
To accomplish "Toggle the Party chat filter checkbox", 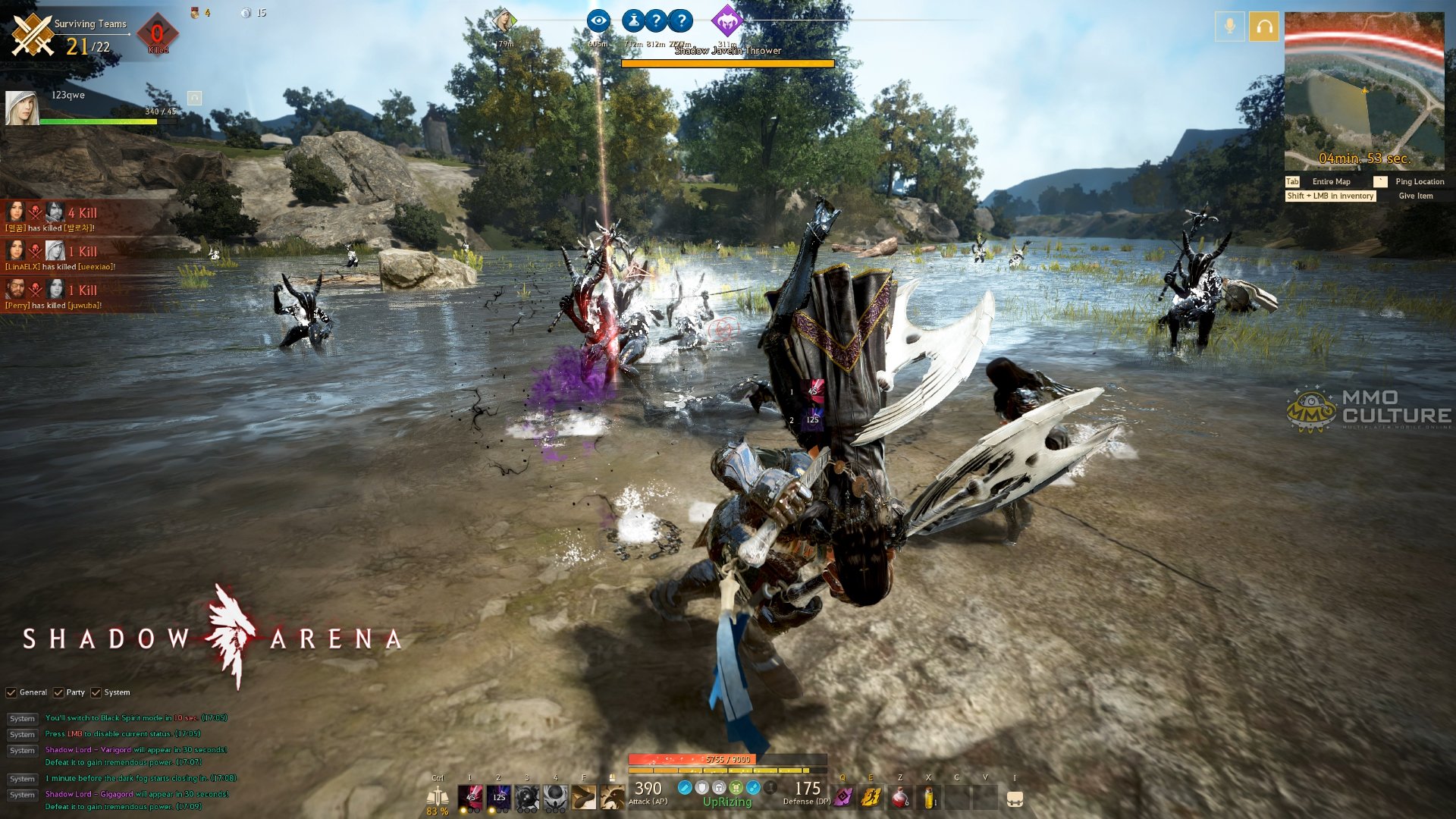I will click(58, 692).
